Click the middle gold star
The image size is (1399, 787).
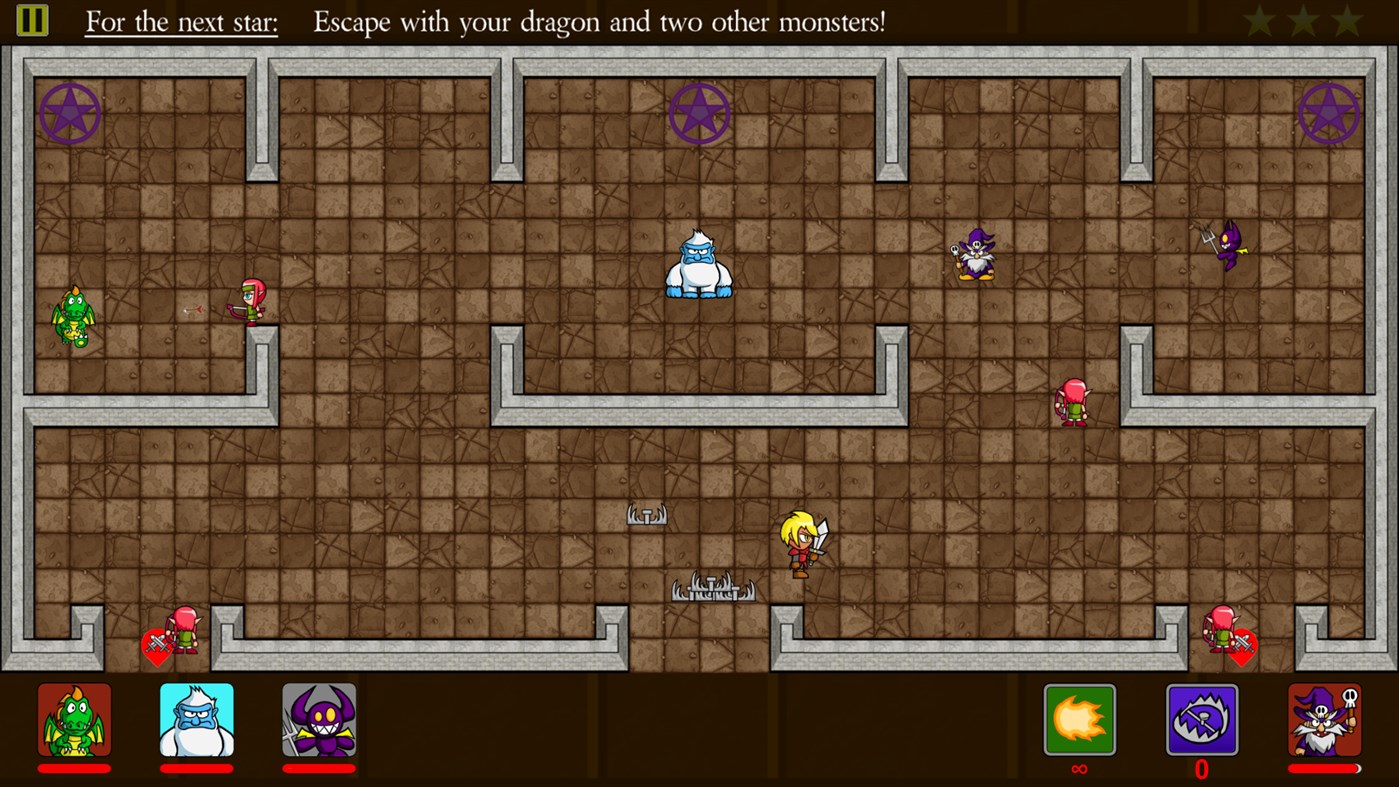1302,19
